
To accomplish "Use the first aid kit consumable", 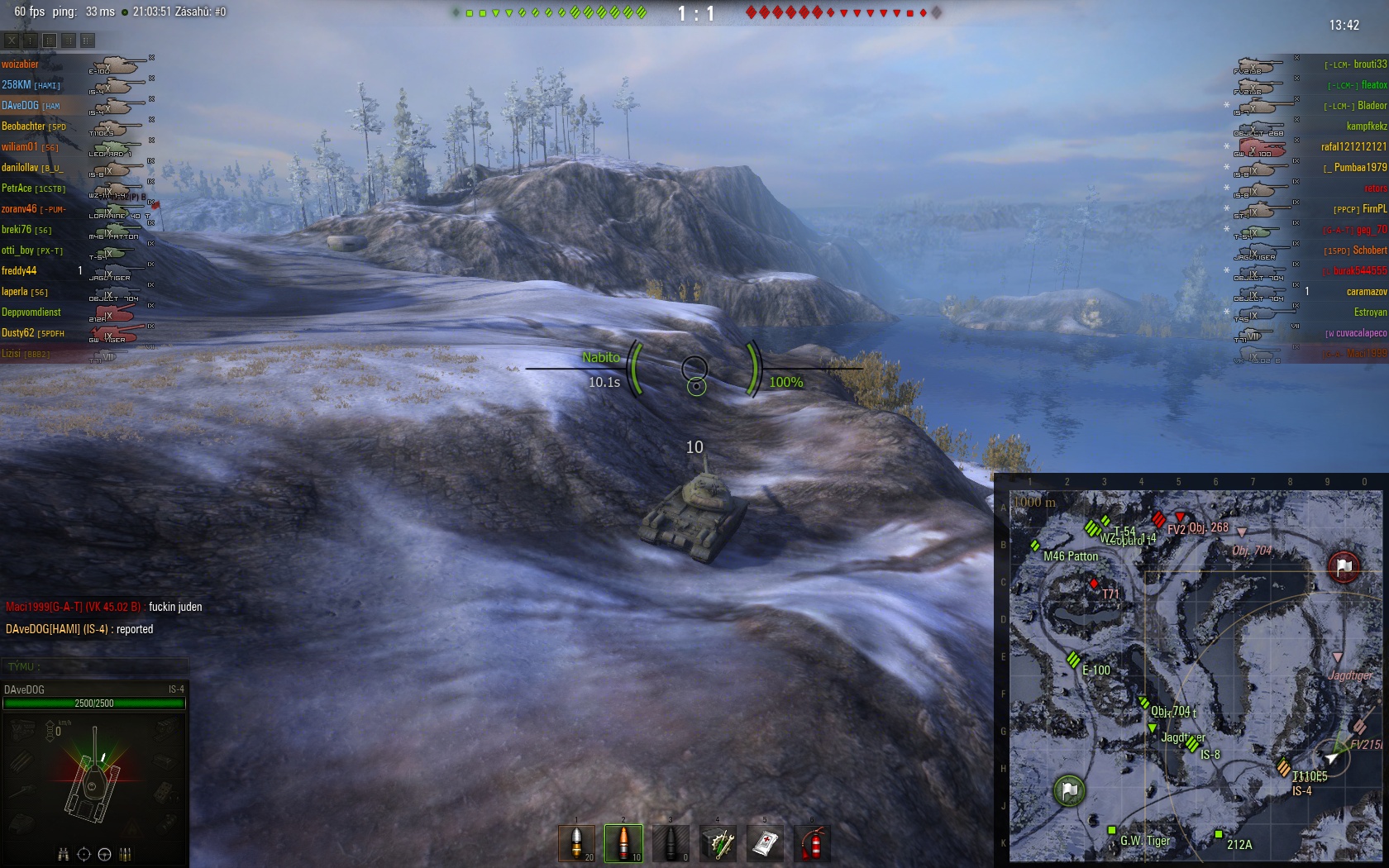I will pyautogui.click(x=765, y=843).
